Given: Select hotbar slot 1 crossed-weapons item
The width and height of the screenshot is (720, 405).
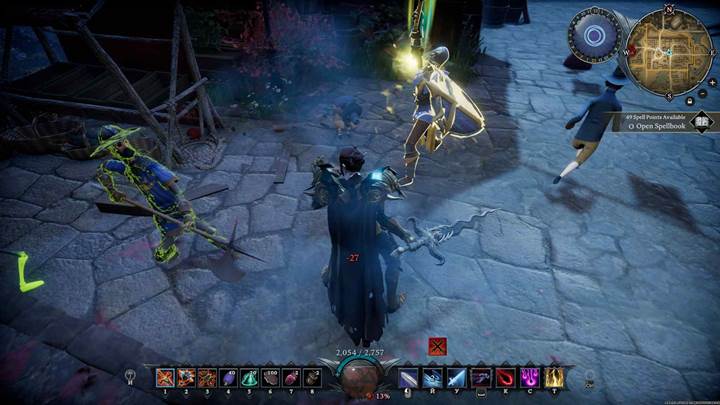Looking at the screenshot, I should [165, 378].
